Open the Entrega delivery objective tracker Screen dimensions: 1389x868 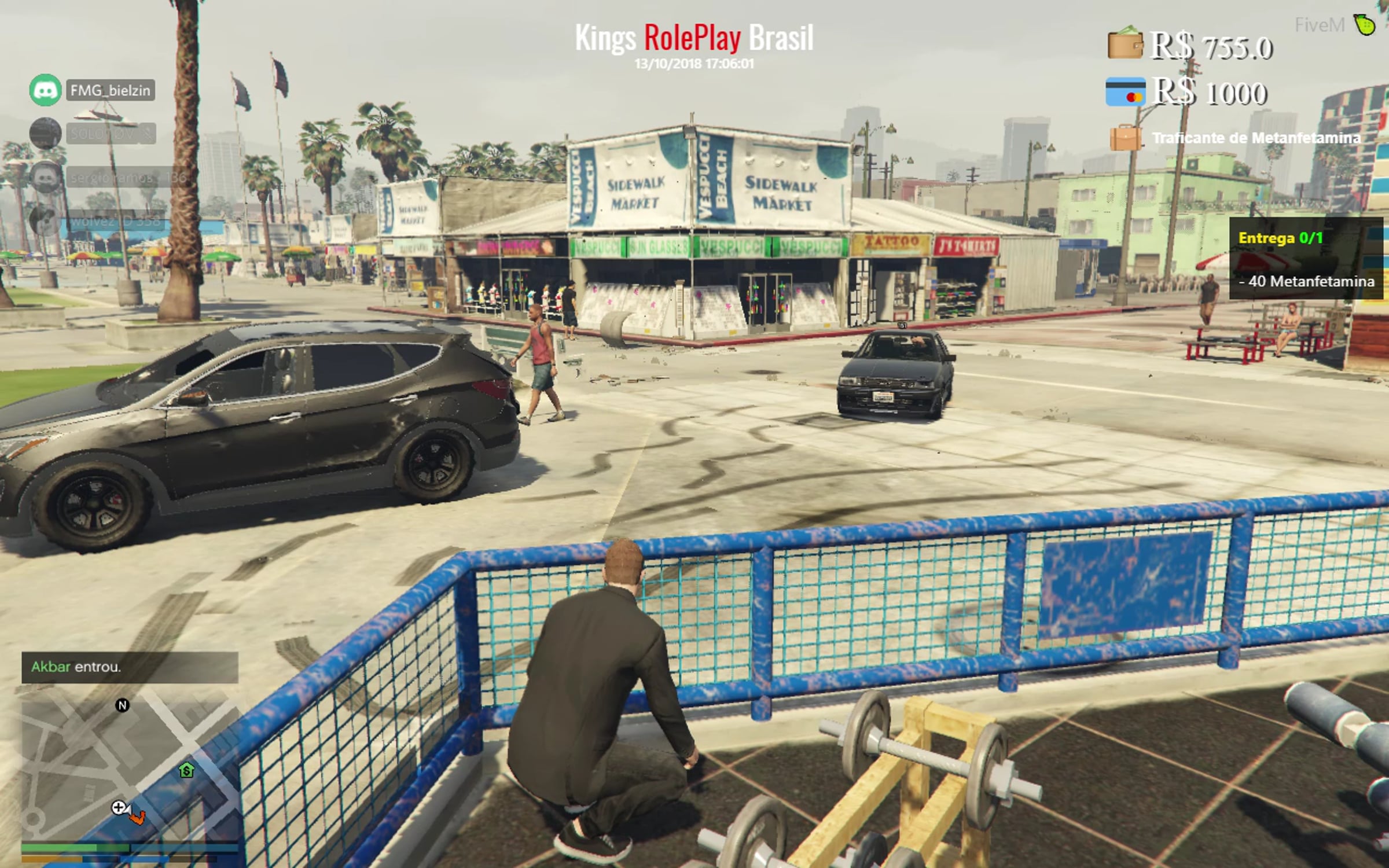[1306, 258]
